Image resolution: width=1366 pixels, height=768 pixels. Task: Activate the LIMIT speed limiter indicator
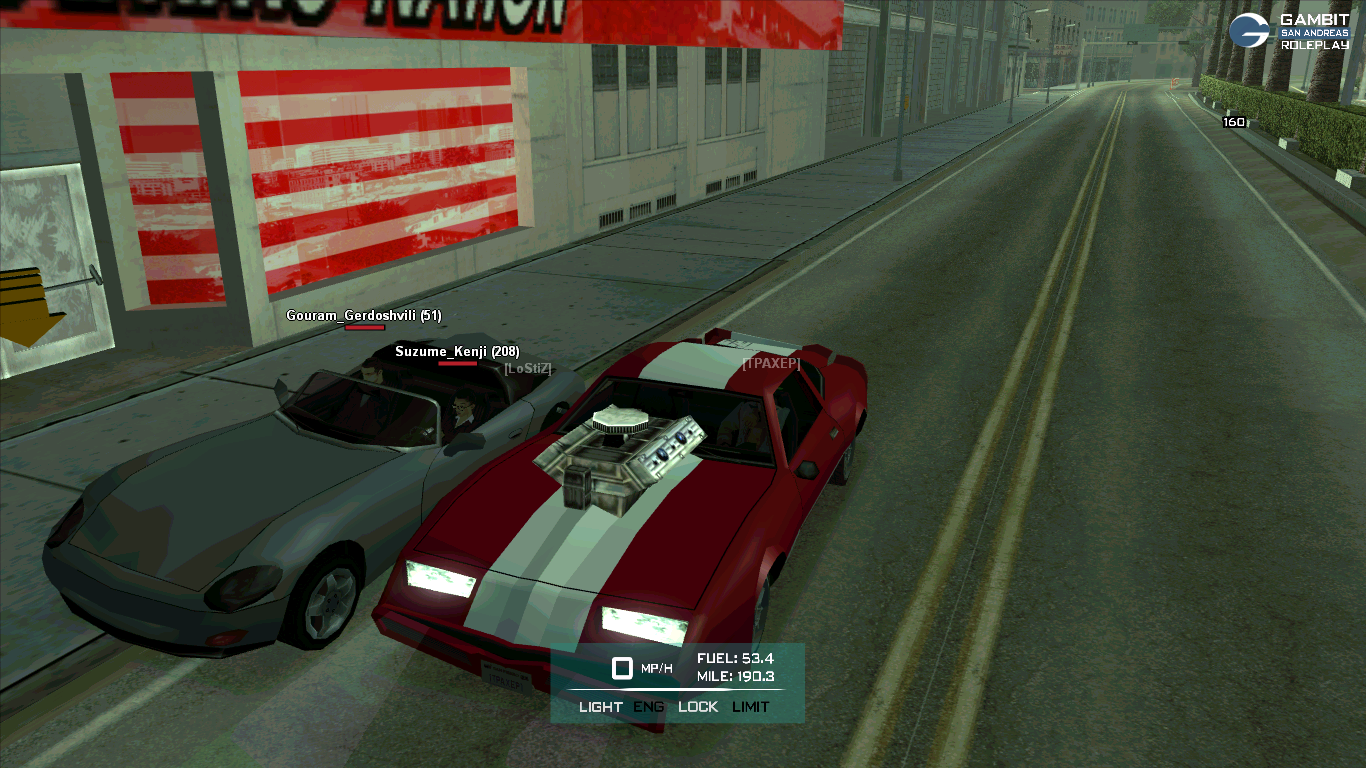pyautogui.click(x=751, y=707)
